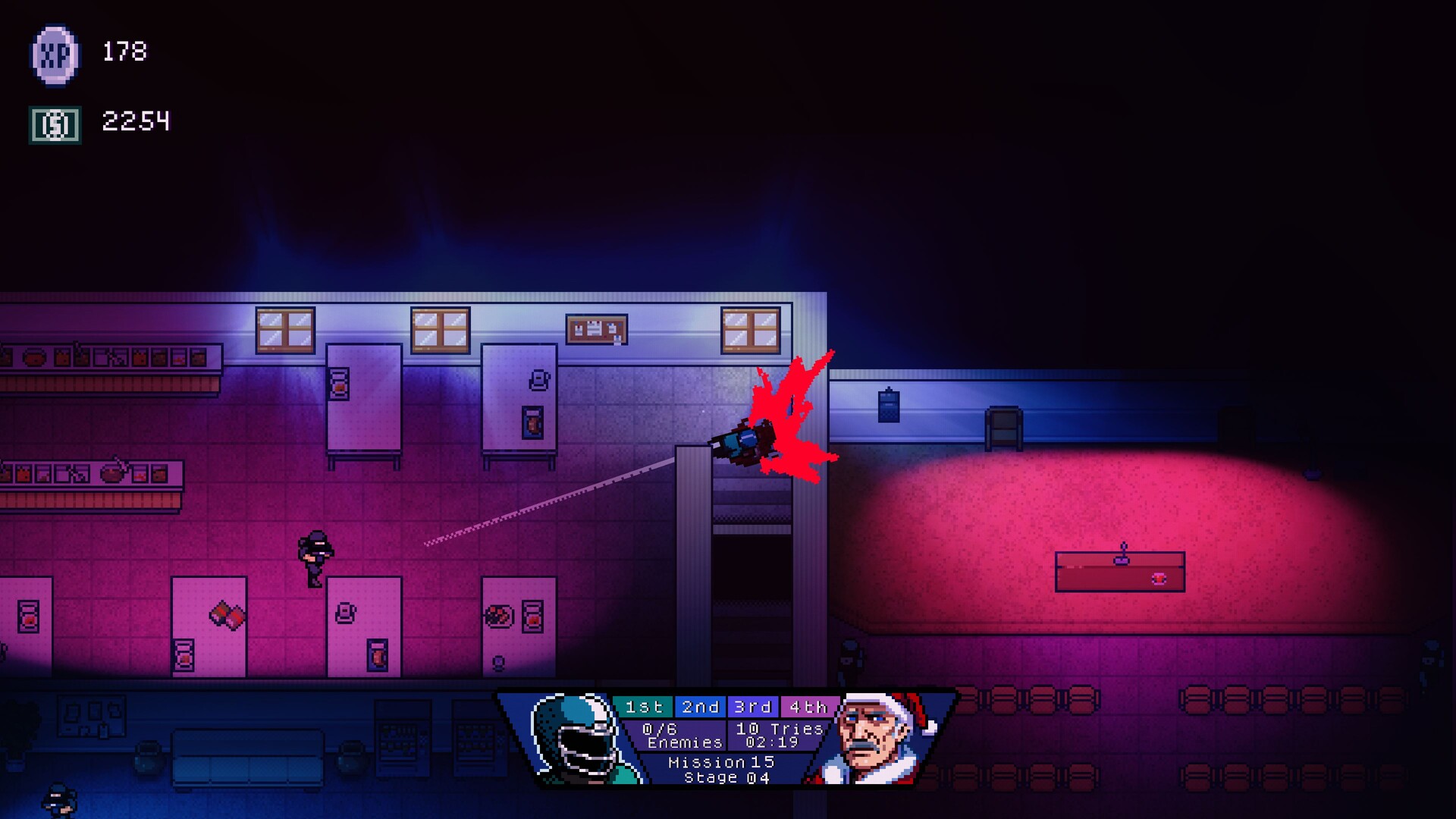Switch to the 2nd tab
Viewport: 1456px width, 819px height.
(700, 707)
